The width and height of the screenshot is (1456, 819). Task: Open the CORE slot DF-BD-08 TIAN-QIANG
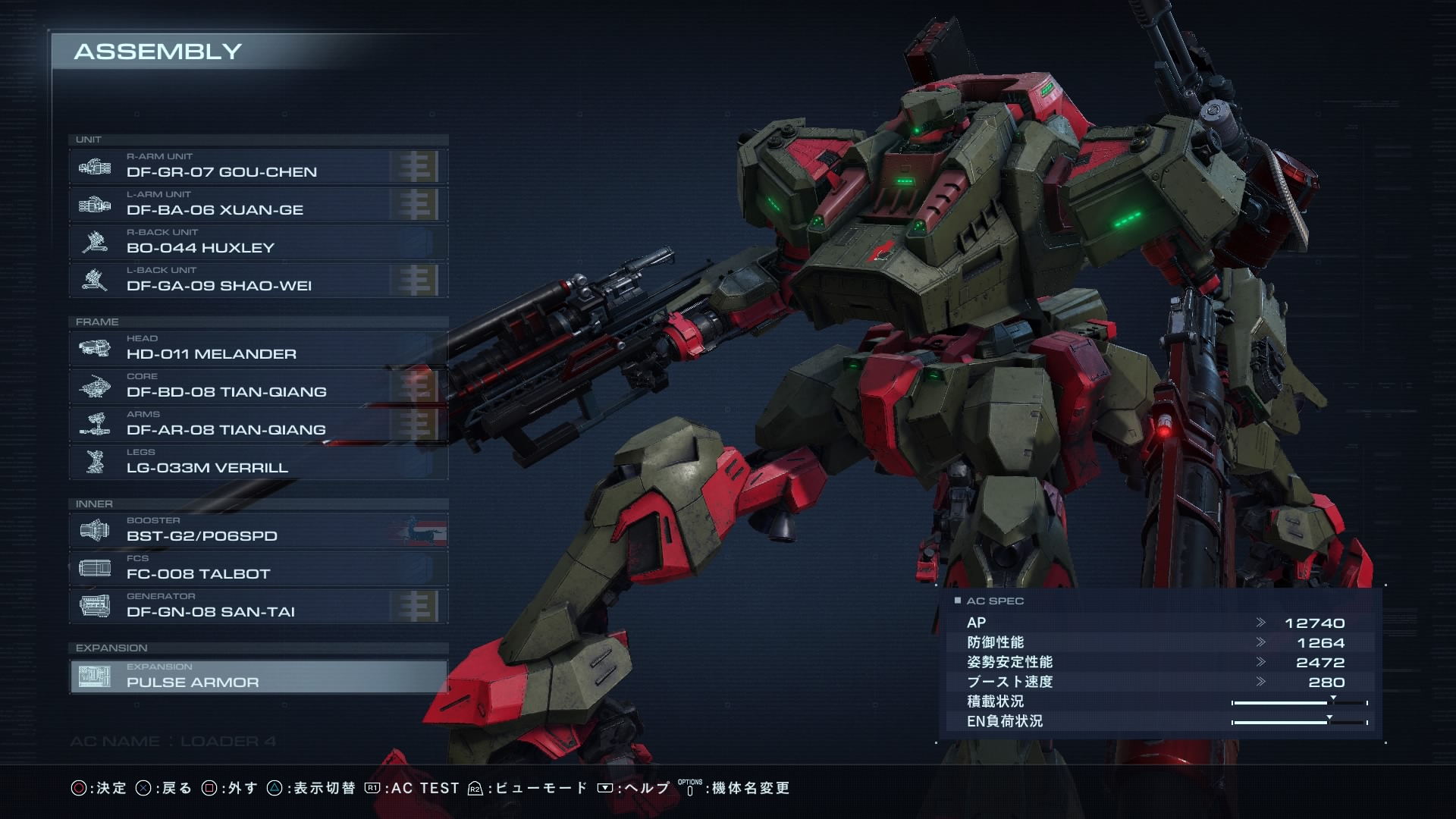pos(258,386)
